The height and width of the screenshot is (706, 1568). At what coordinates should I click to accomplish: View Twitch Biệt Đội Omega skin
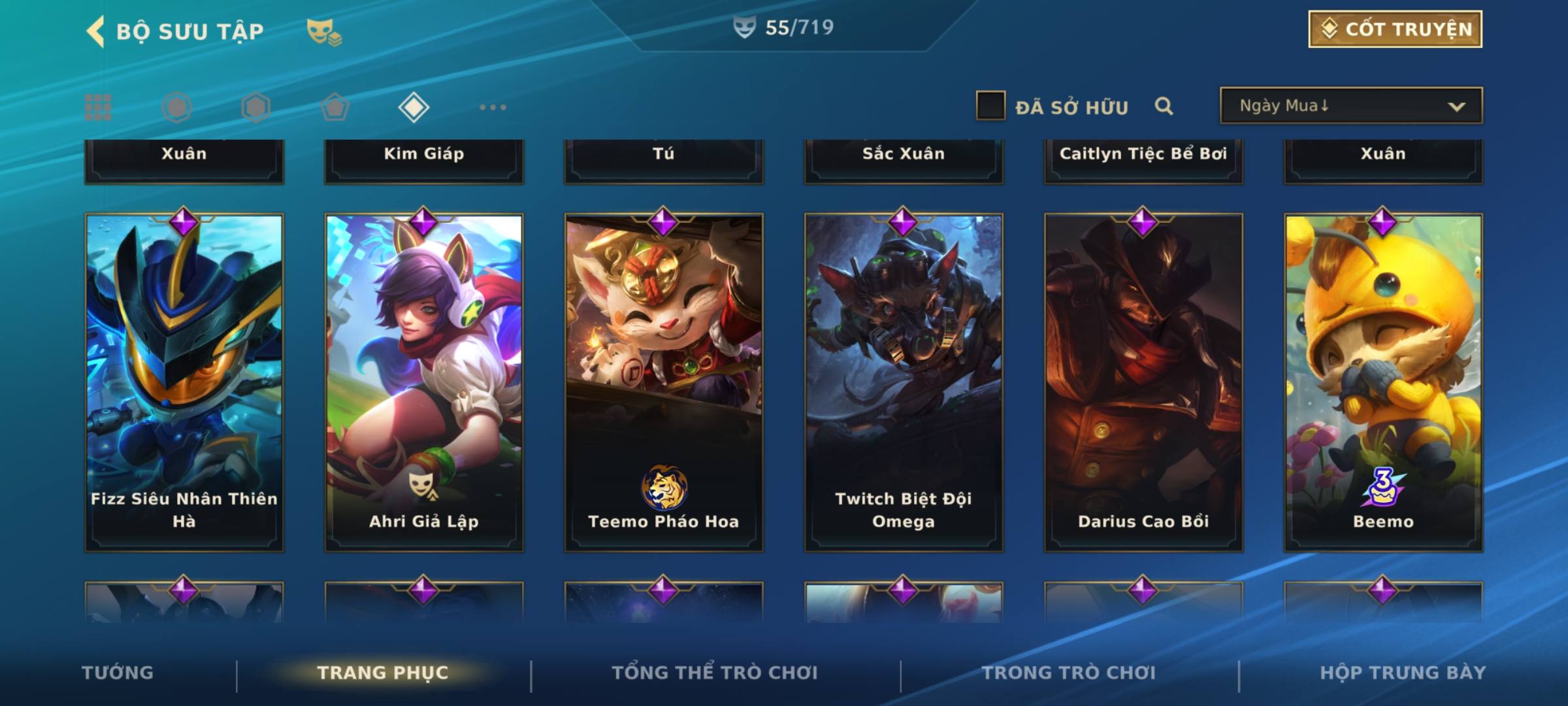pyautogui.click(x=904, y=382)
